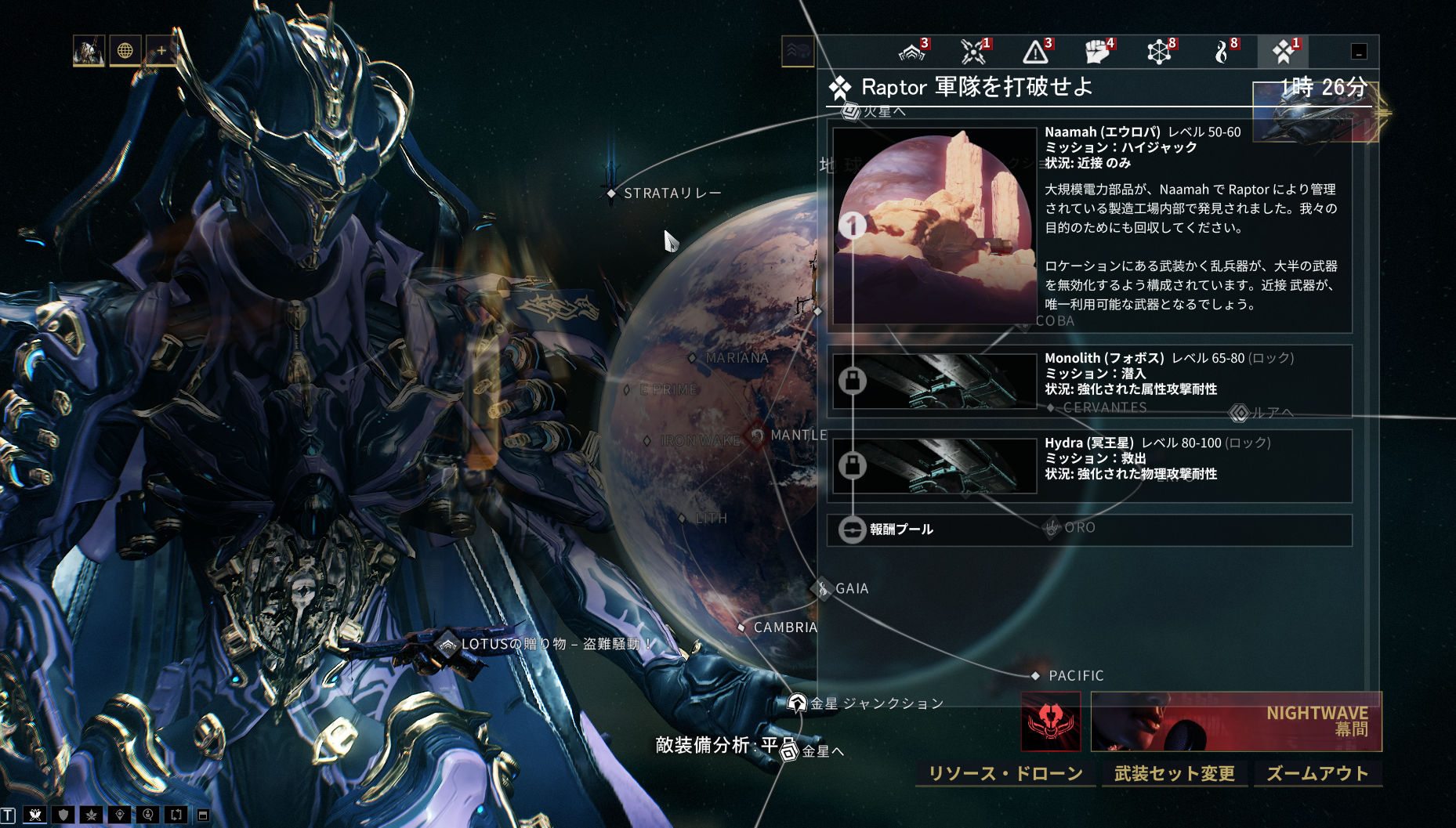Click the player avatar portrait icon
1456x828 pixels.
tap(89, 51)
